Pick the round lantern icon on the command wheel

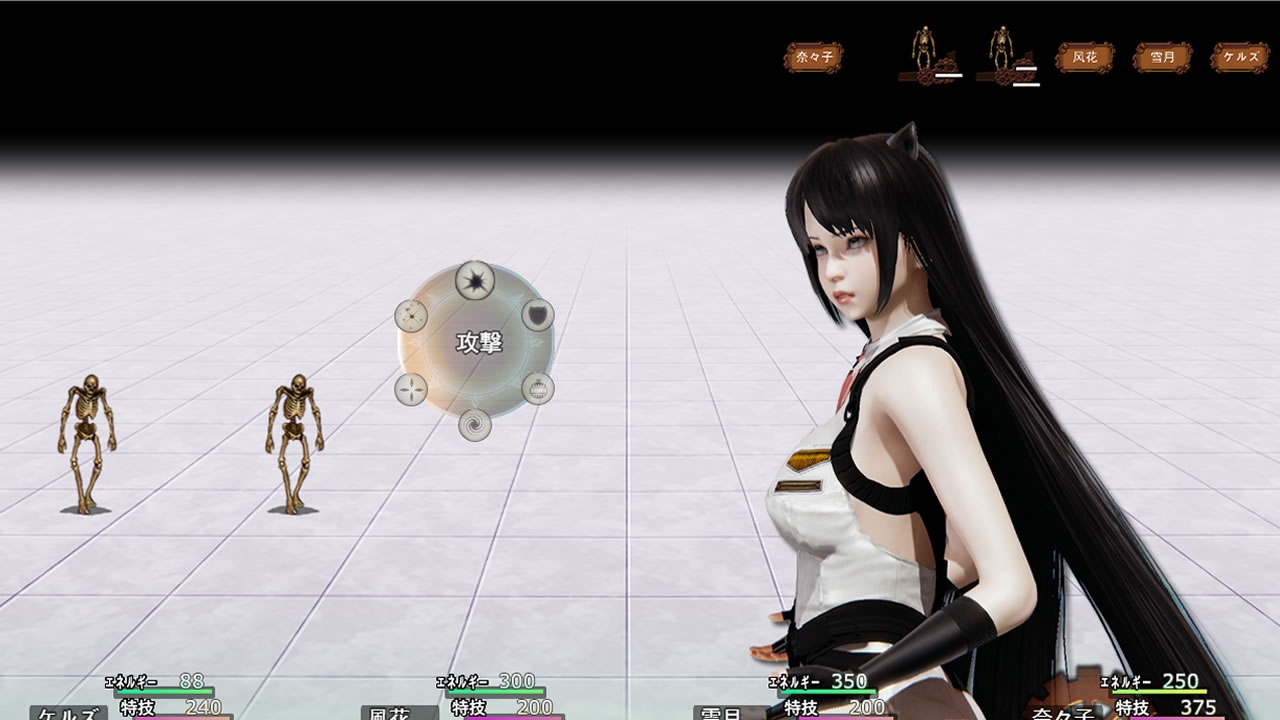click(x=538, y=388)
